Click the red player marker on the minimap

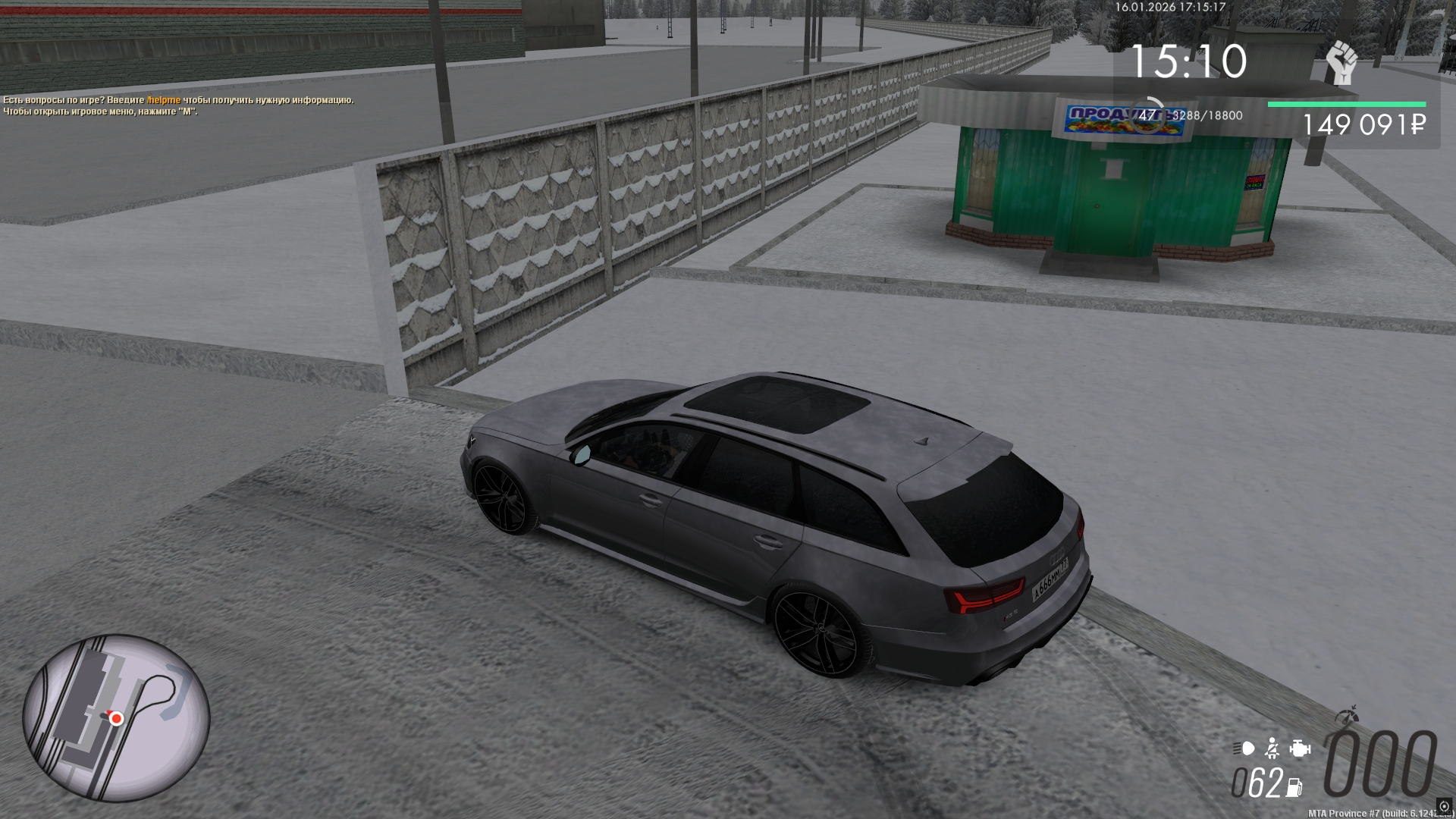(116, 717)
